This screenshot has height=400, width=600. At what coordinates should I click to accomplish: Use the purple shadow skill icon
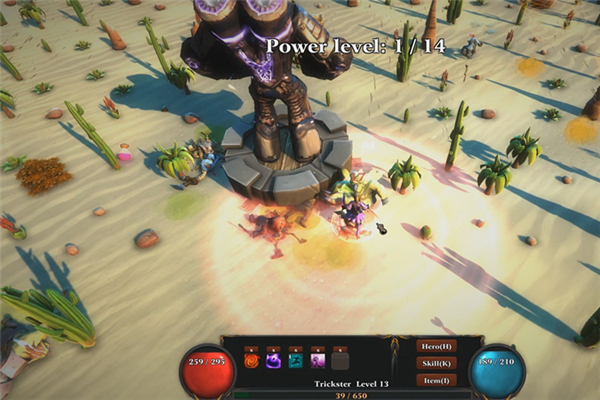(273, 360)
